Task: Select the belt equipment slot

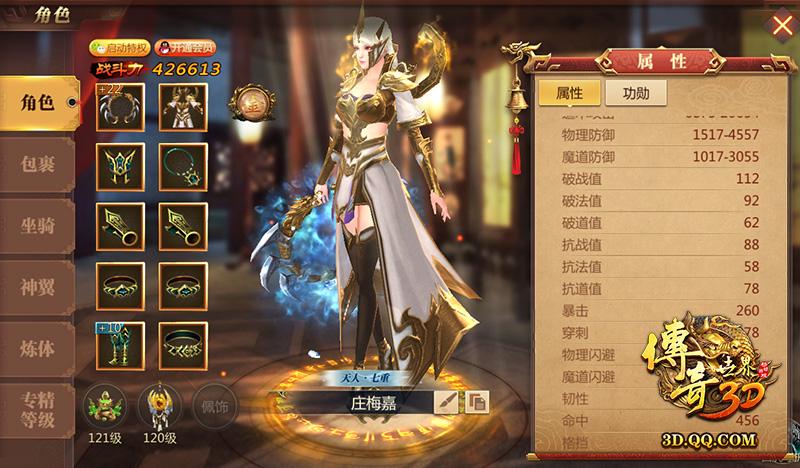Action: tap(182, 346)
